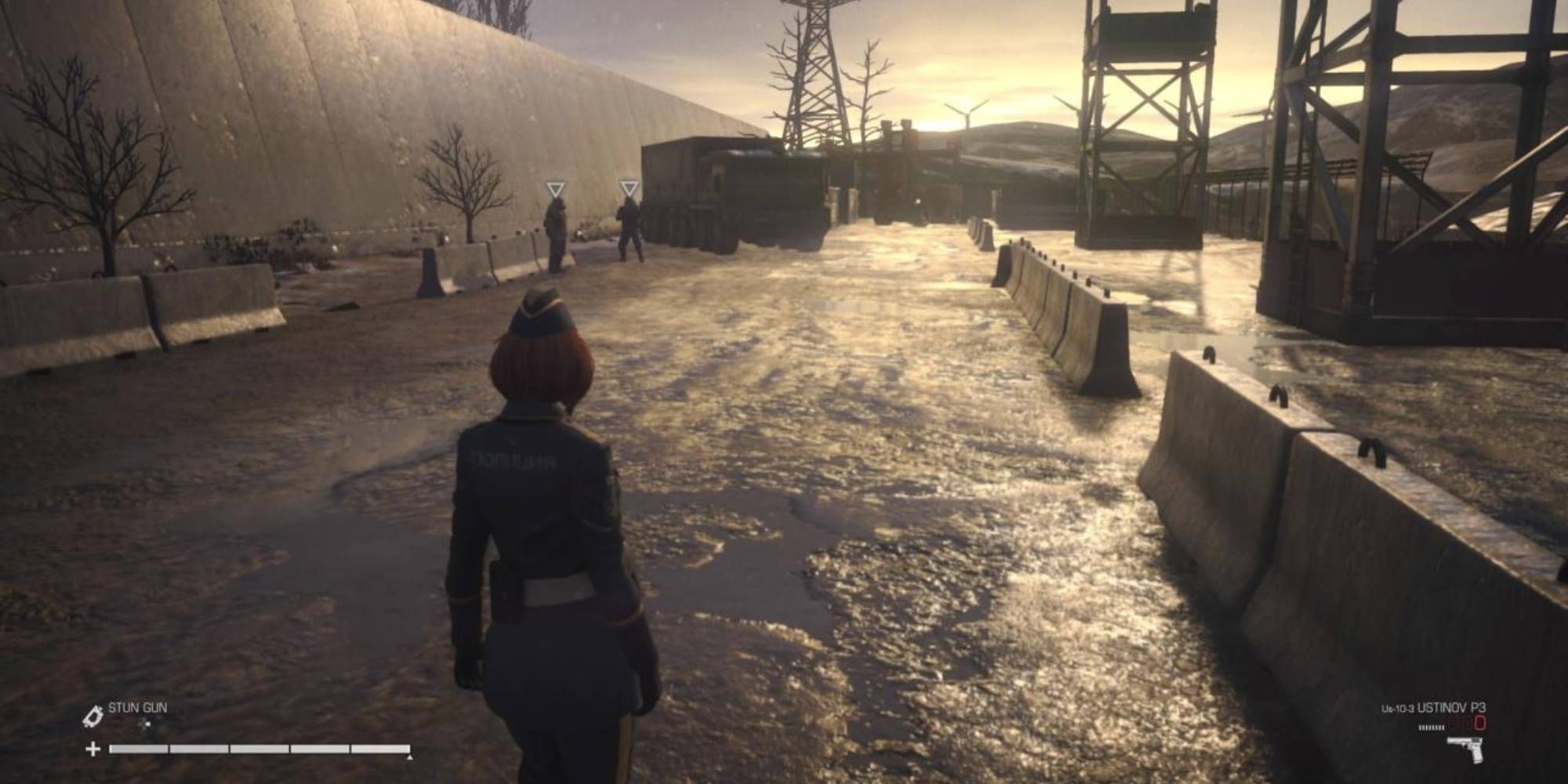Image resolution: width=1568 pixels, height=784 pixels.
Task: Click the red ammo counter showing 0
Action: pos(1480,723)
